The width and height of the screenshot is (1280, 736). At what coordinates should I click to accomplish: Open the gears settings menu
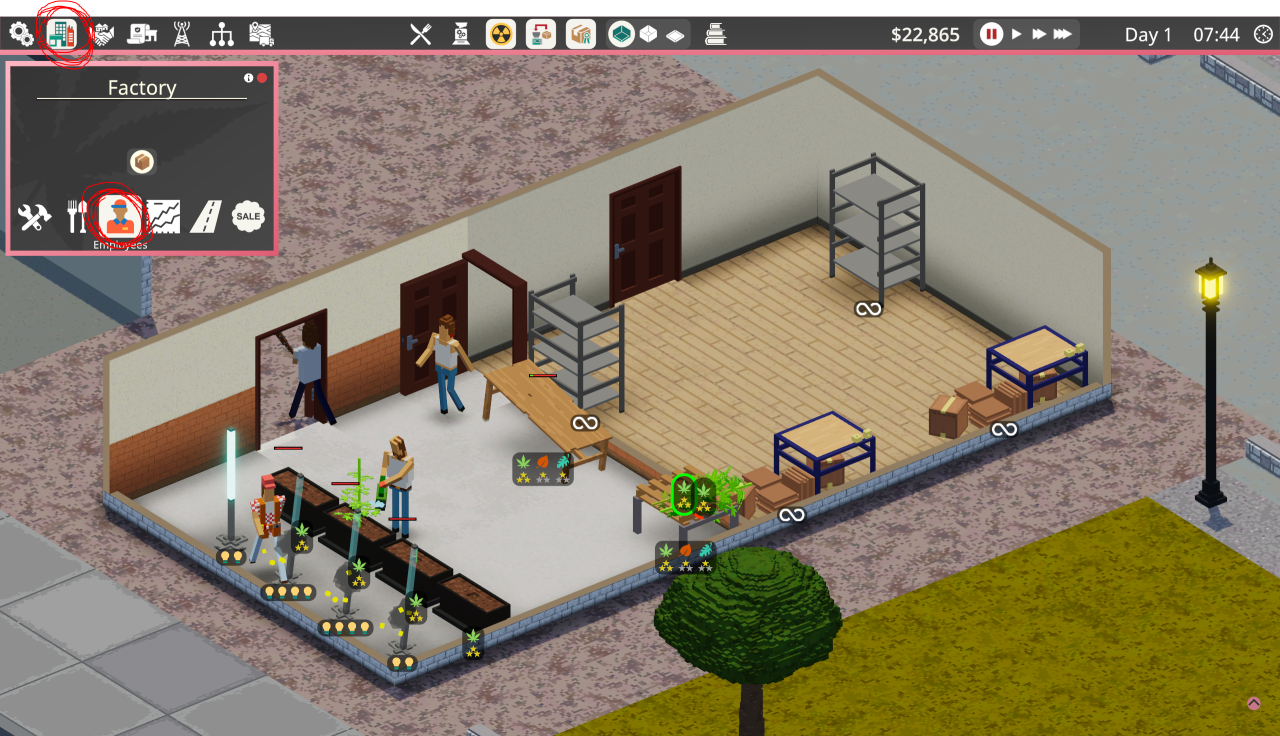tap(22, 35)
